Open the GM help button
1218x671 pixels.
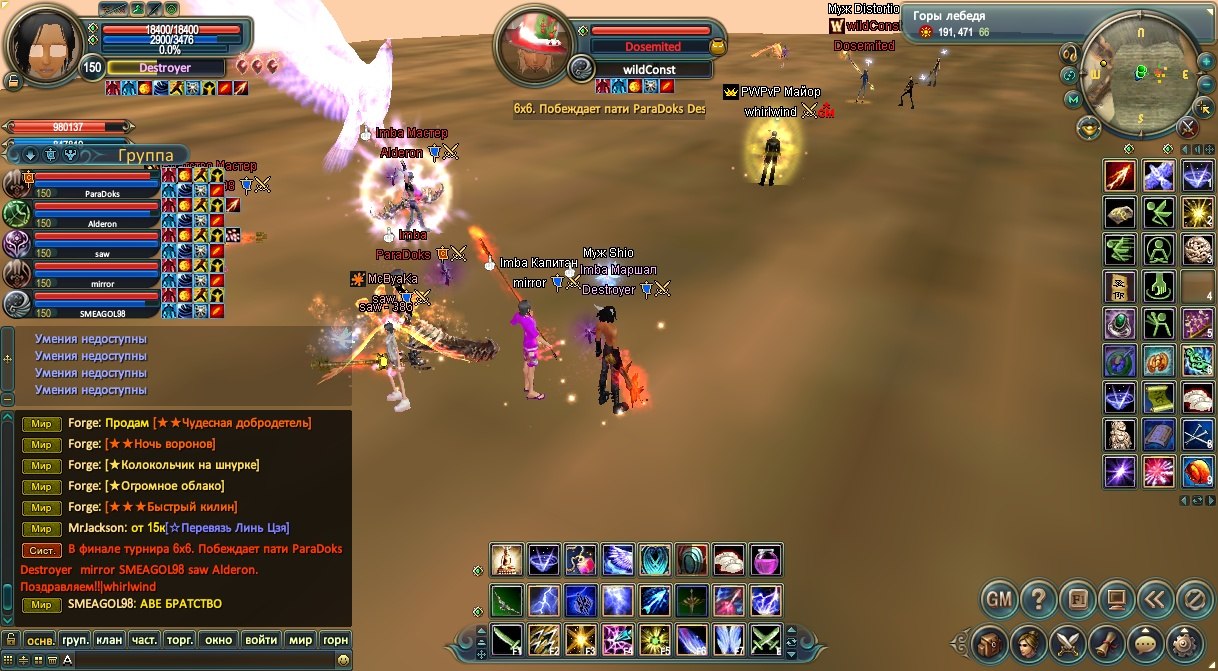[x=999, y=600]
